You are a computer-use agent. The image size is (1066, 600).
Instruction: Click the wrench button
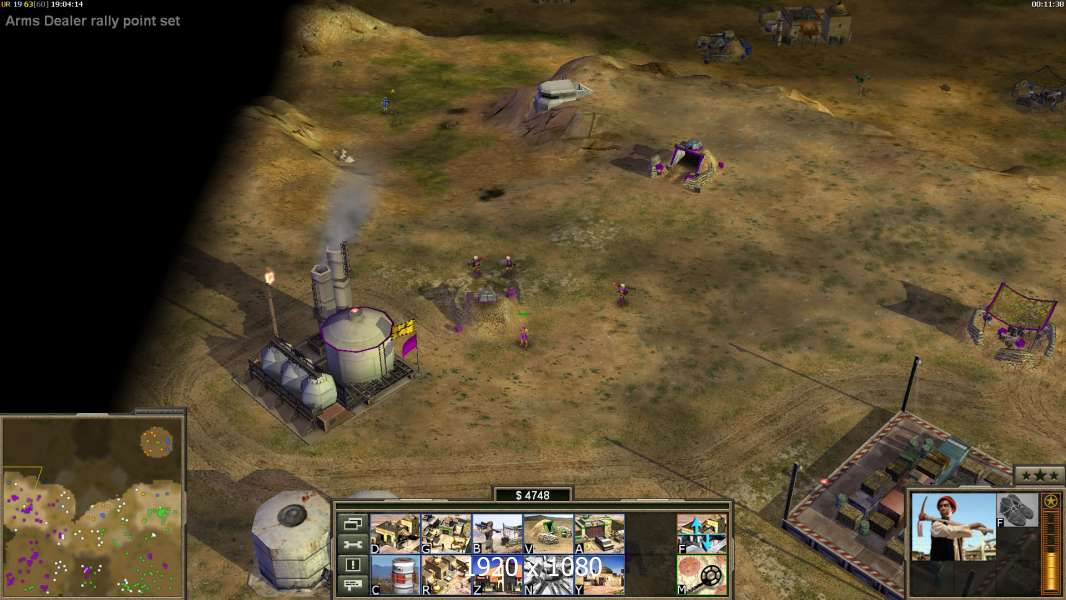352,544
